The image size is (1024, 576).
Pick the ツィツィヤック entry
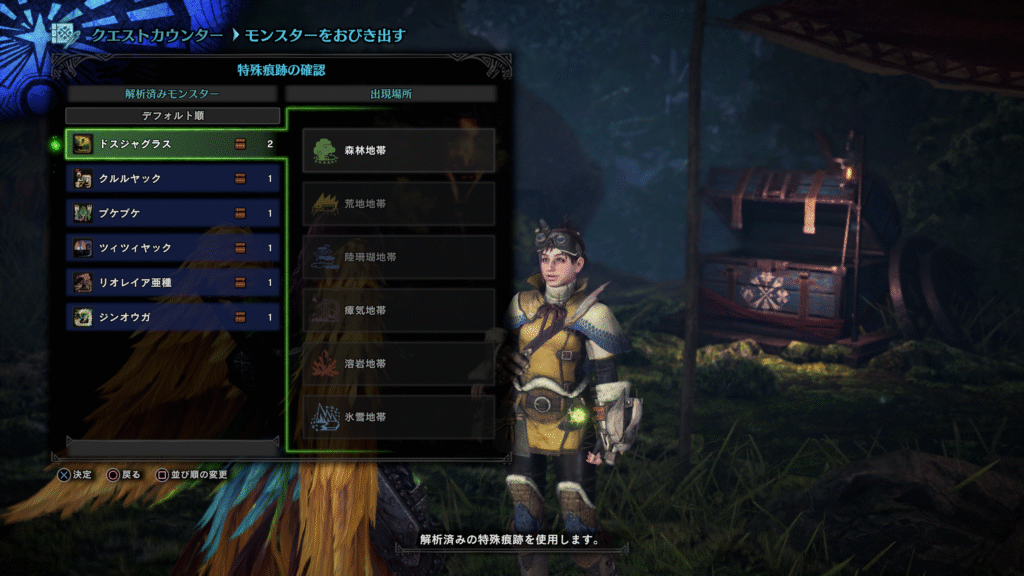(x=173, y=248)
